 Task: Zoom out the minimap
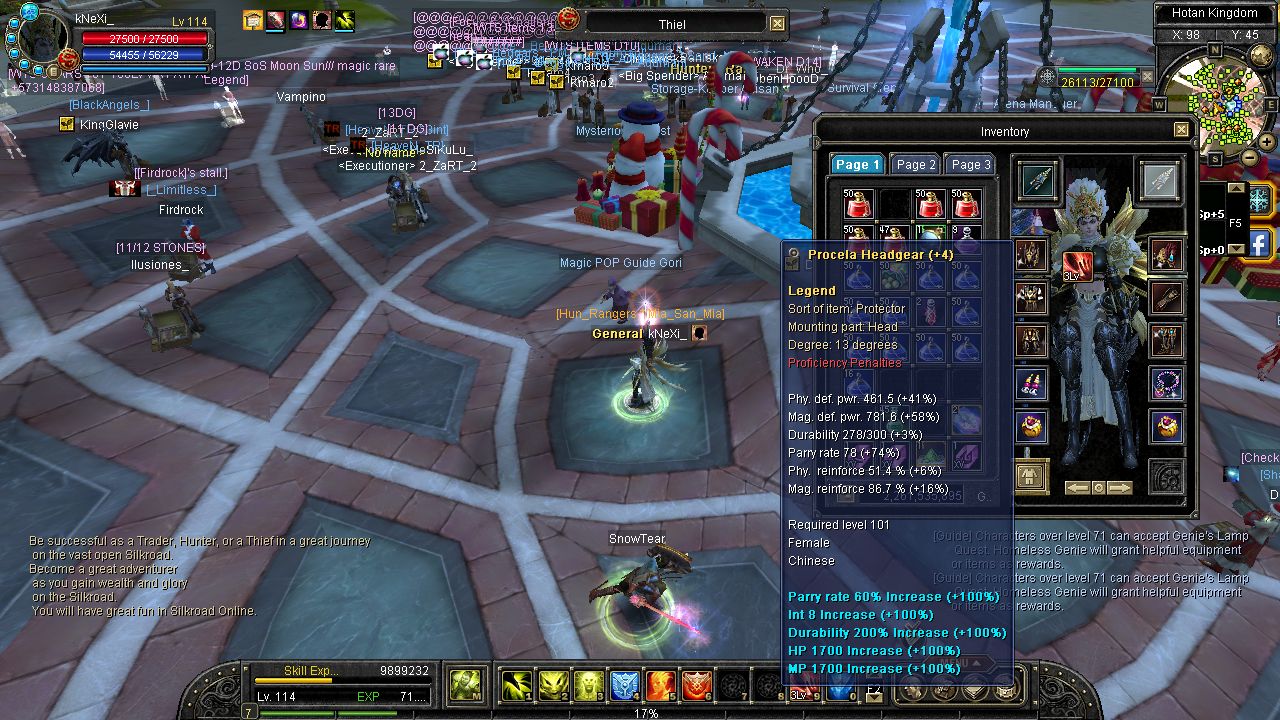pyautogui.click(x=1250, y=157)
